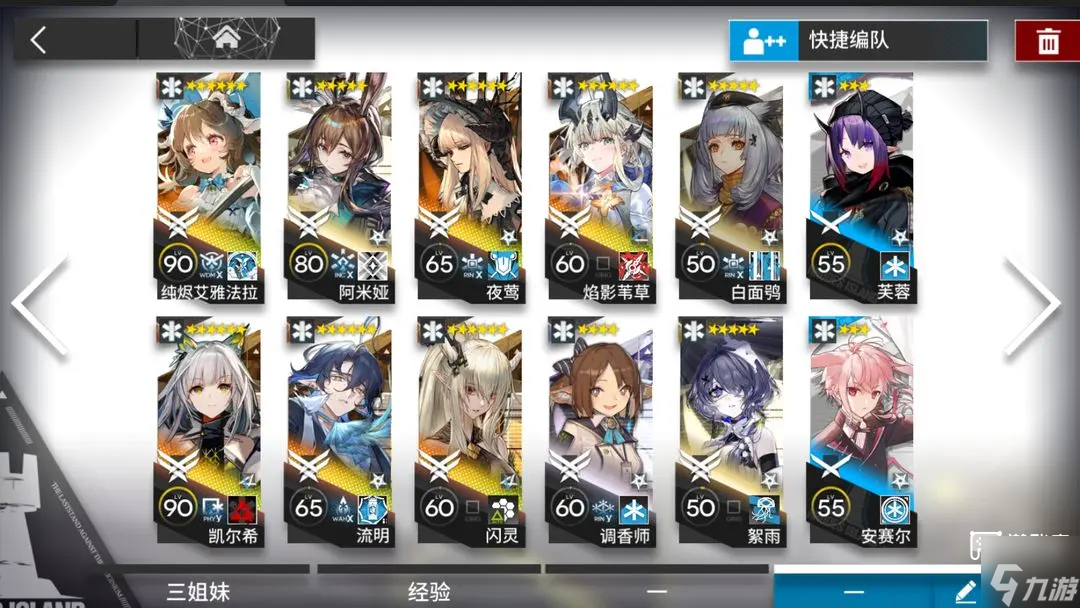Show the previous page with left arrow
This screenshot has height=608, width=1080.
(42, 305)
